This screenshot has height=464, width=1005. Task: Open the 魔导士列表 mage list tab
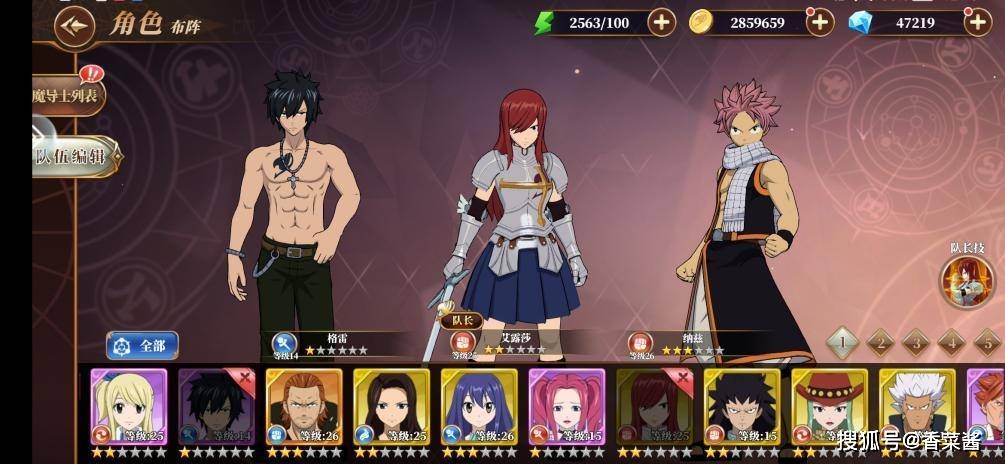pos(66,96)
